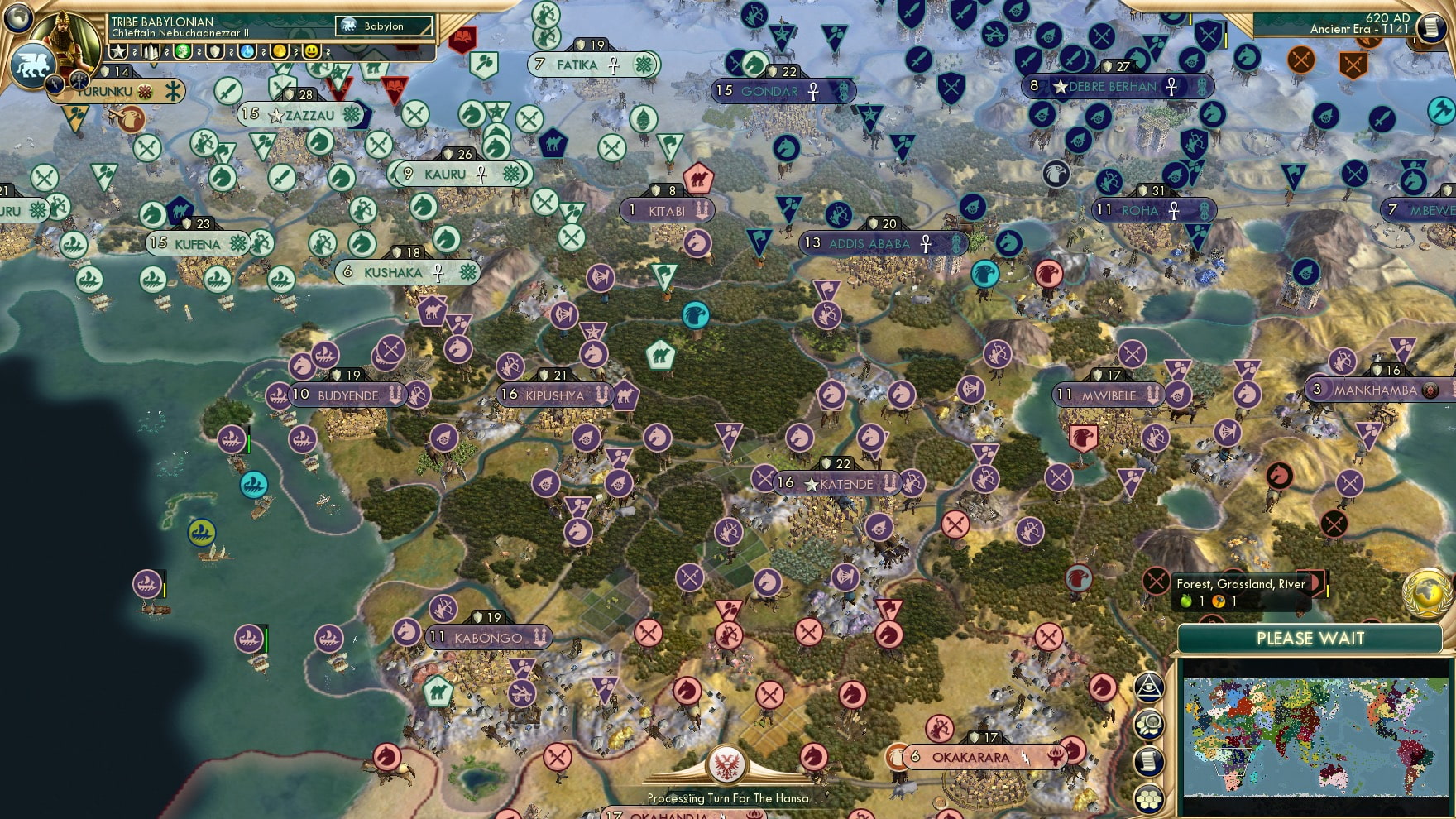Click a location on the minimap world view
This screenshot has height=819, width=1456.
(x=1315, y=736)
